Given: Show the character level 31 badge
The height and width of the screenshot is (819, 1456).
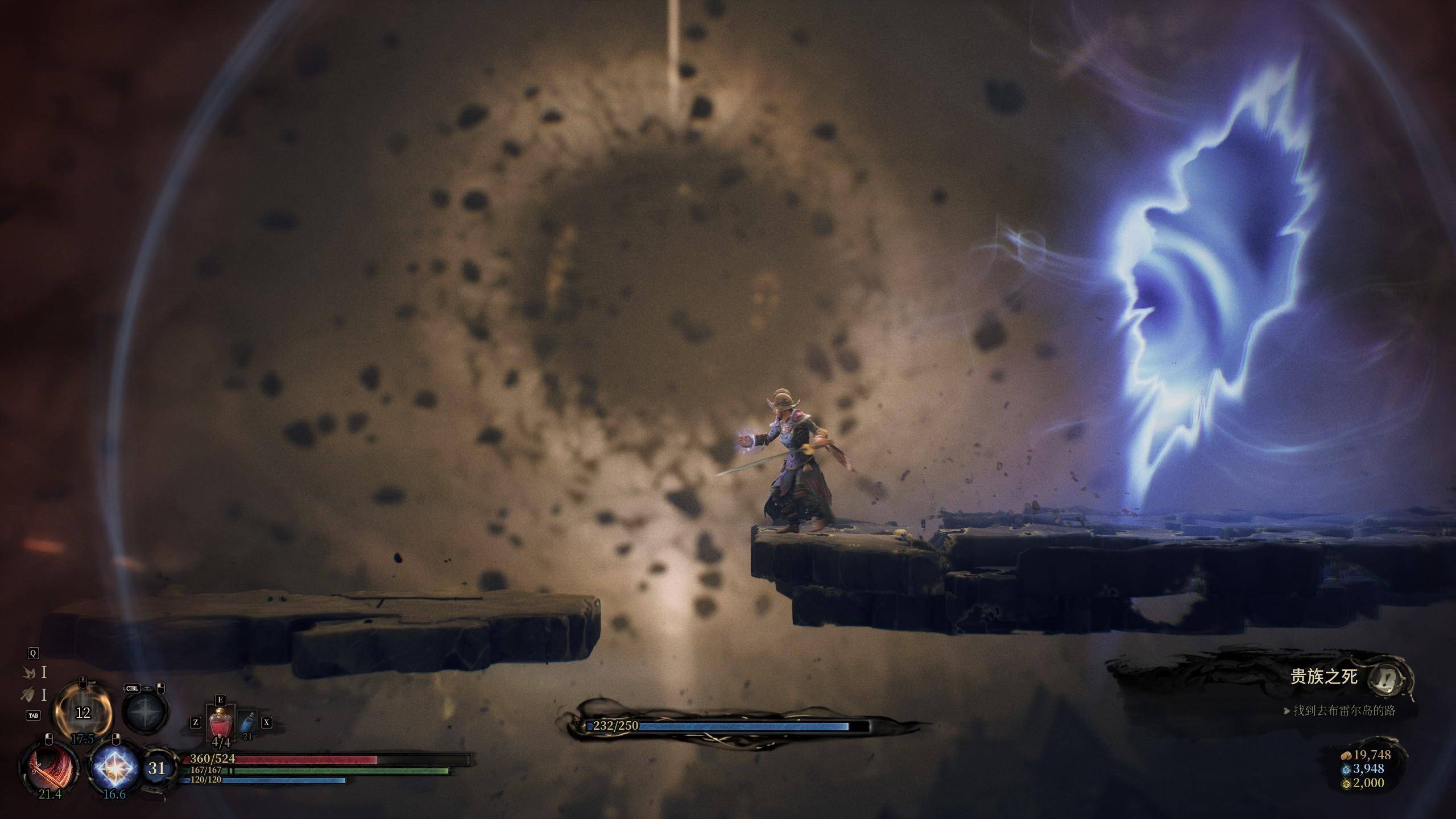Looking at the screenshot, I should 157,769.
